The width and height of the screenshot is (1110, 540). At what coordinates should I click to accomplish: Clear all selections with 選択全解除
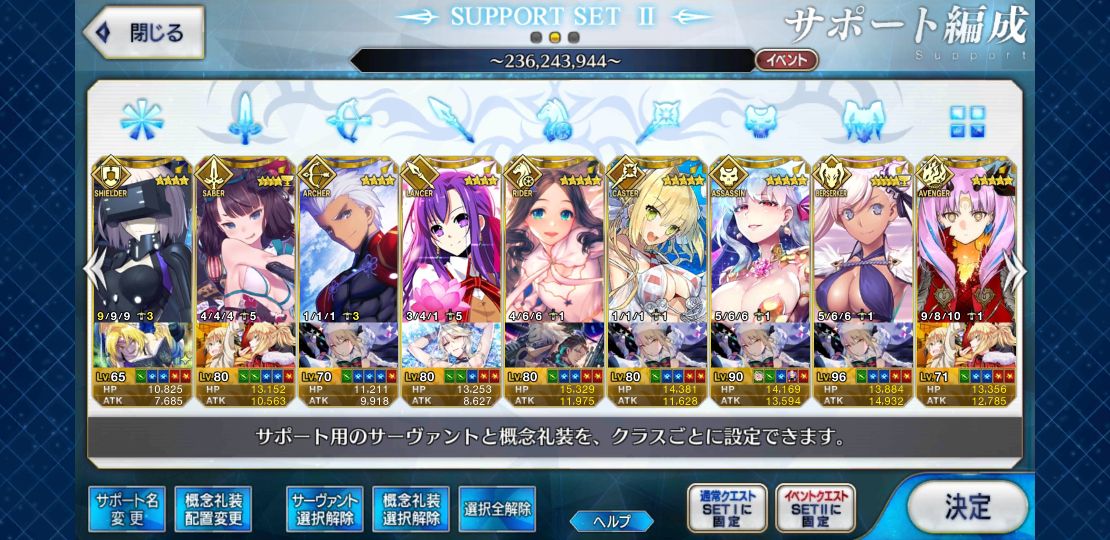pos(497,509)
